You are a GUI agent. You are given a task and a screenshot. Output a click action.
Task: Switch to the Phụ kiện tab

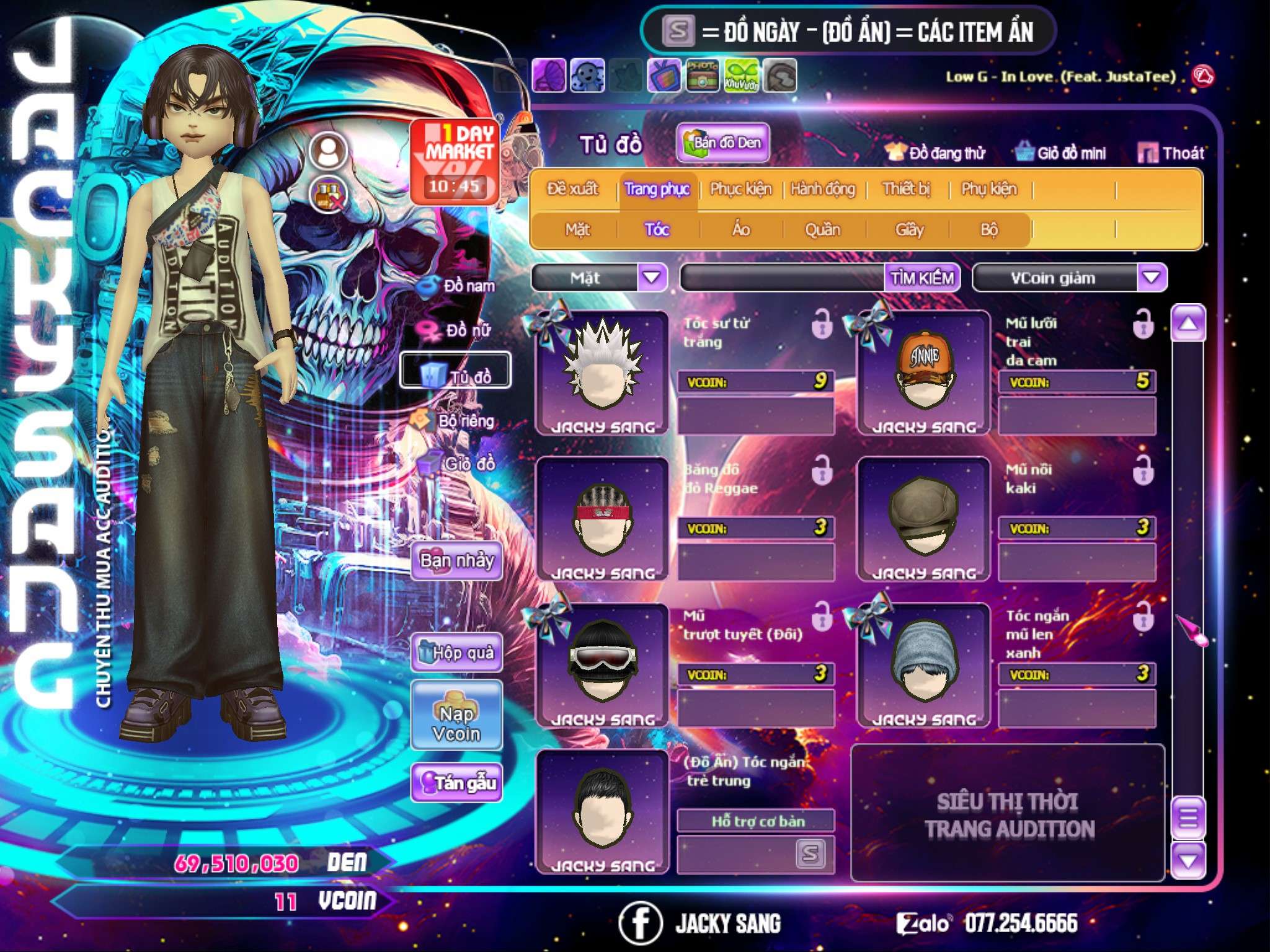(x=988, y=189)
